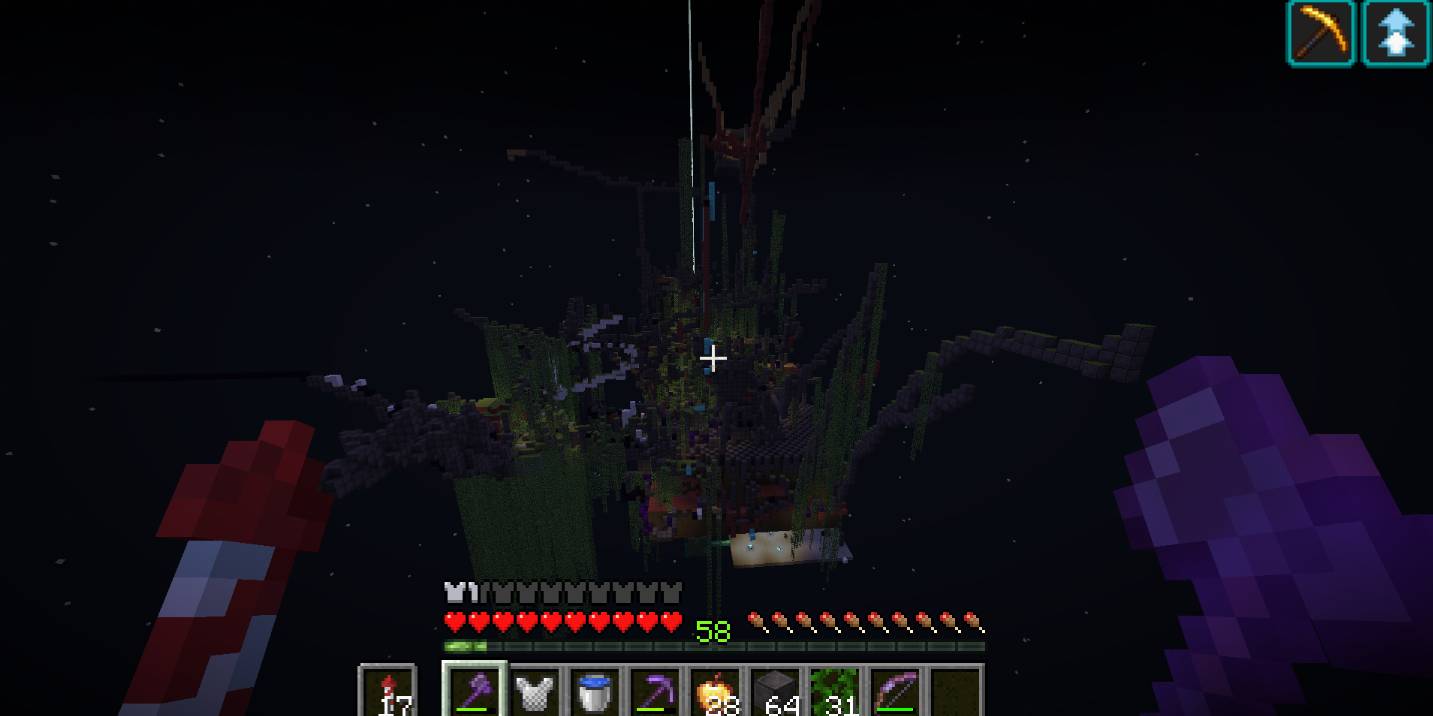Equip the bow from the hotbar

coord(896,692)
